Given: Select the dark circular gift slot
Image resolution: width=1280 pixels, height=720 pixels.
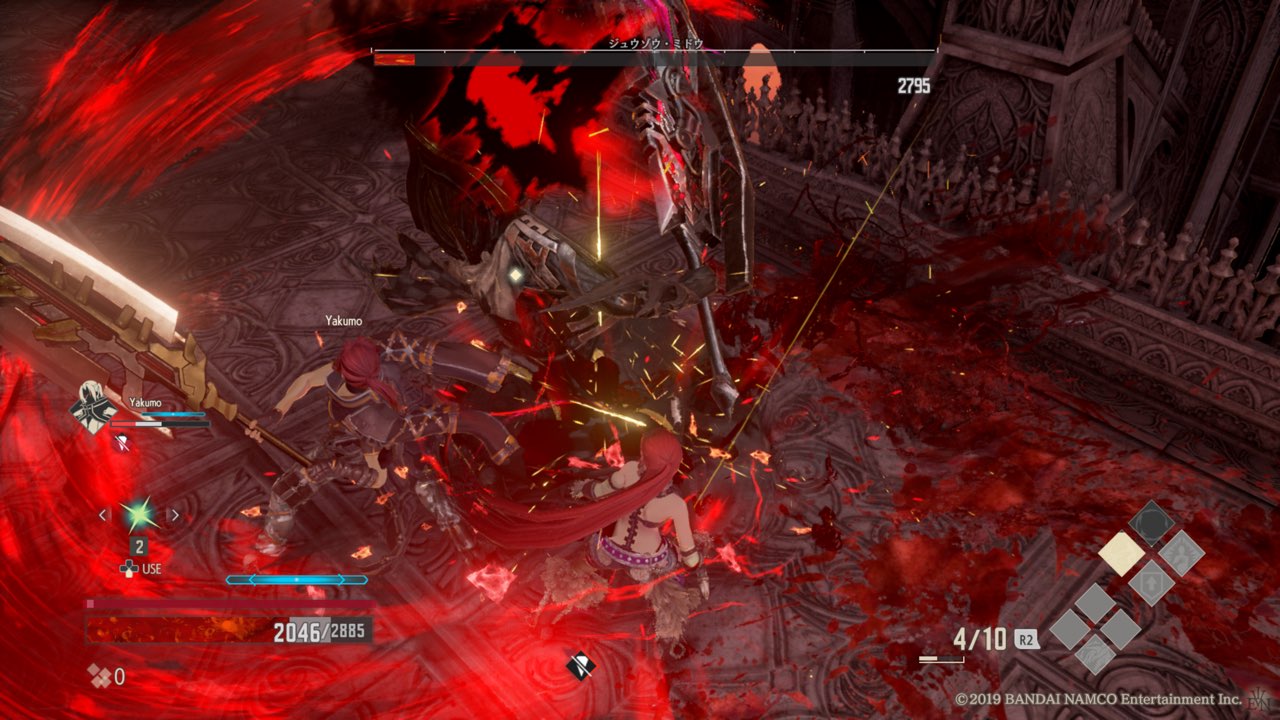Looking at the screenshot, I should pos(1151,523).
